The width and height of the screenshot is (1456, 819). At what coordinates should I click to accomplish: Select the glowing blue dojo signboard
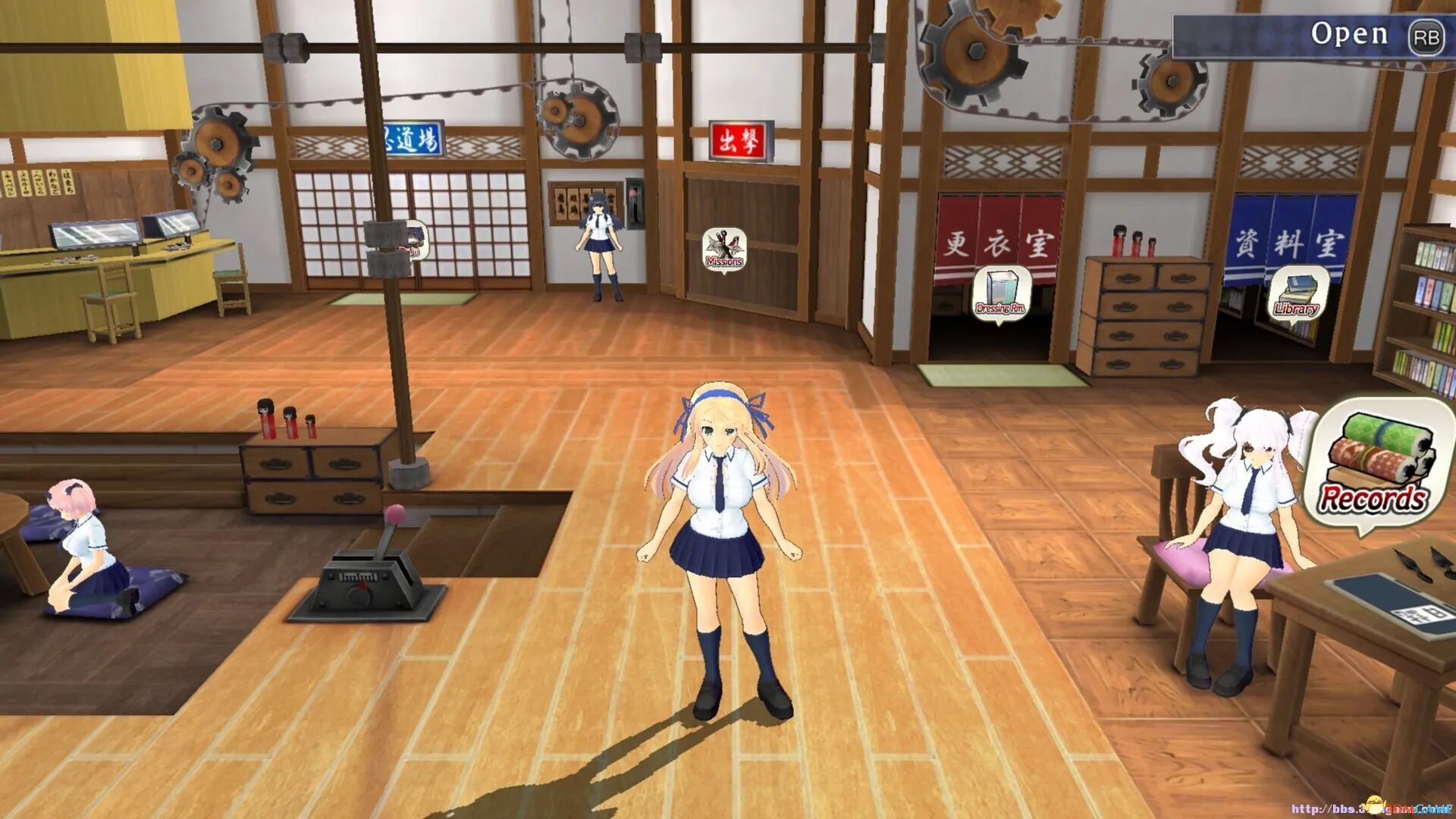click(413, 137)
